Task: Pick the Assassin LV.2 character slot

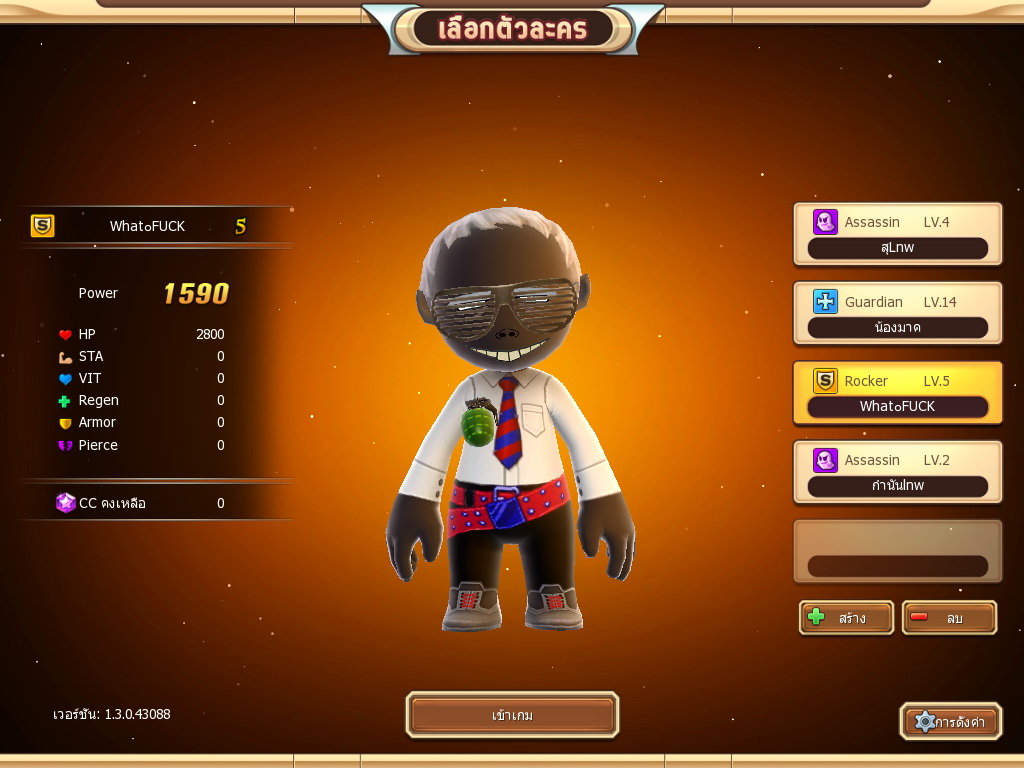Action: [897, 472]
